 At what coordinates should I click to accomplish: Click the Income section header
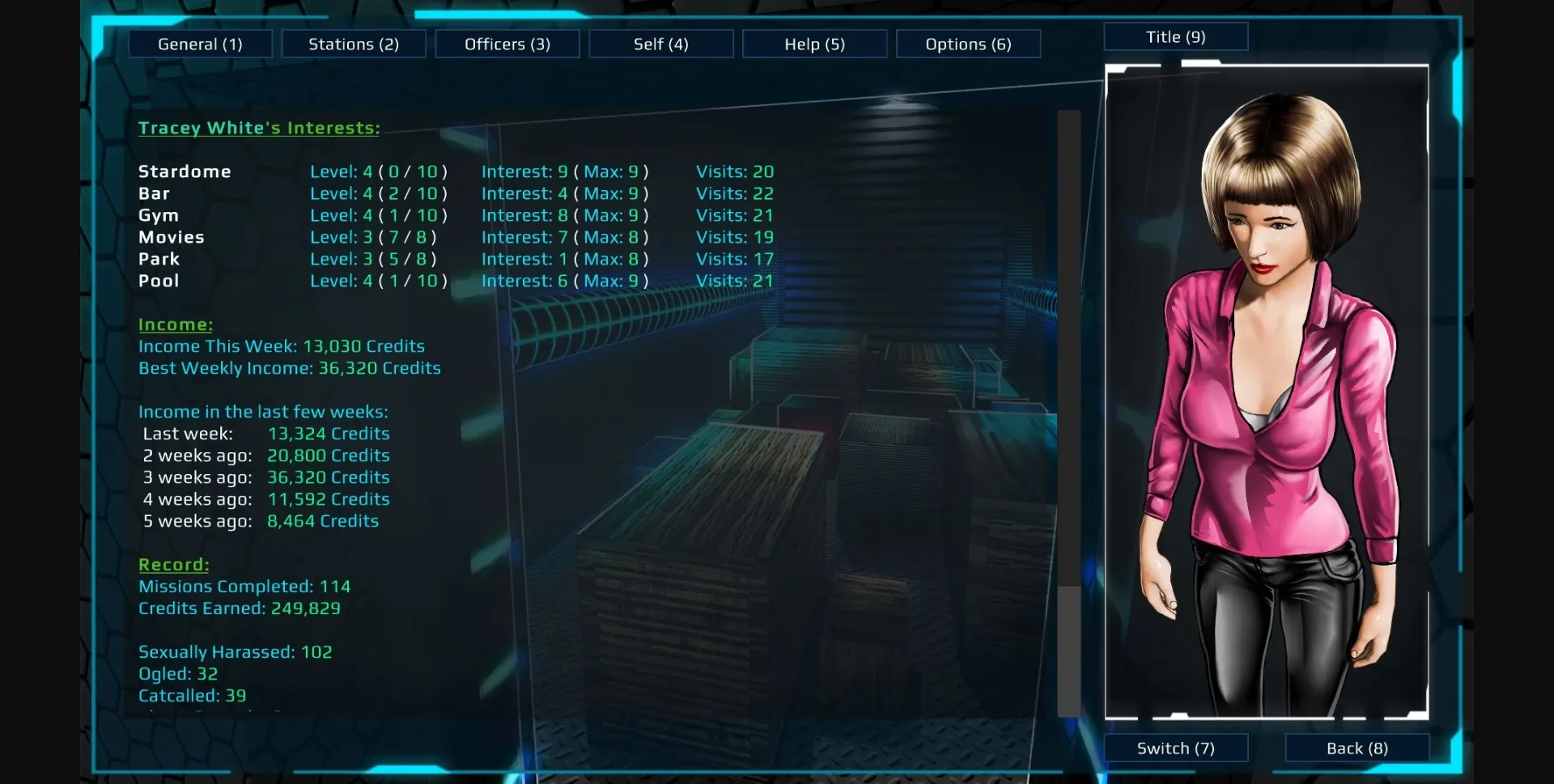[x=175, y=324]
